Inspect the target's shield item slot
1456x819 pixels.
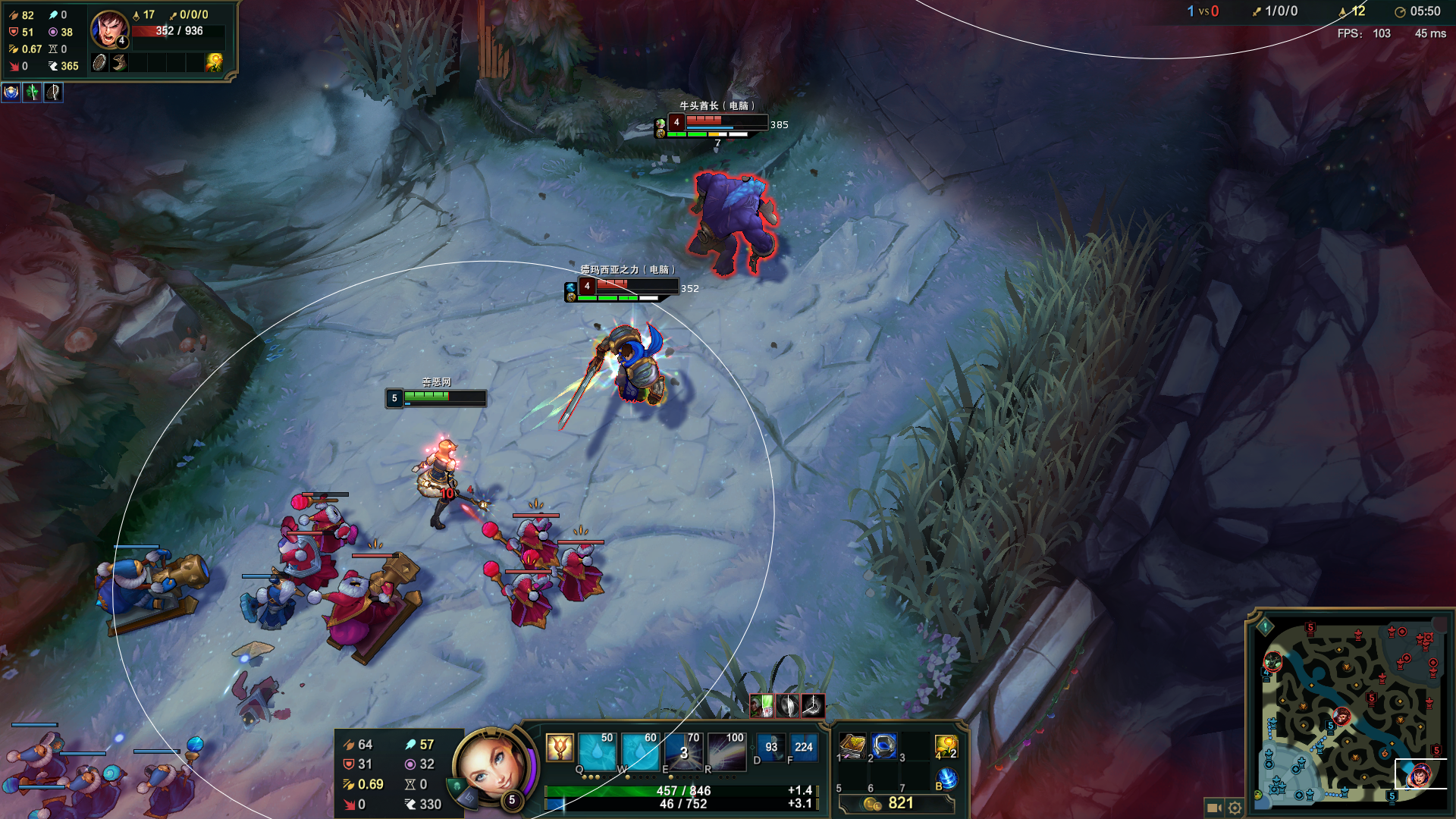pos(99,63)
